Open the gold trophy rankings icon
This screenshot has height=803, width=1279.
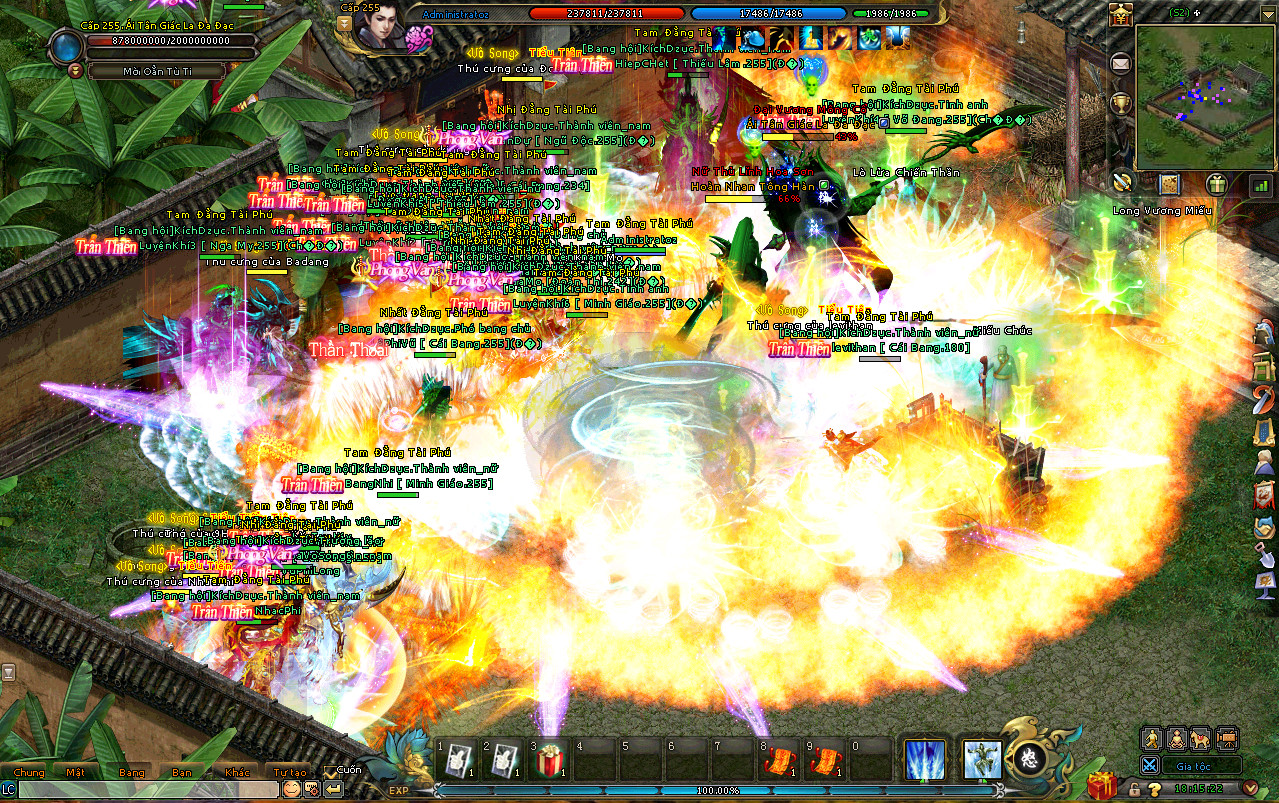(1121, 102)
